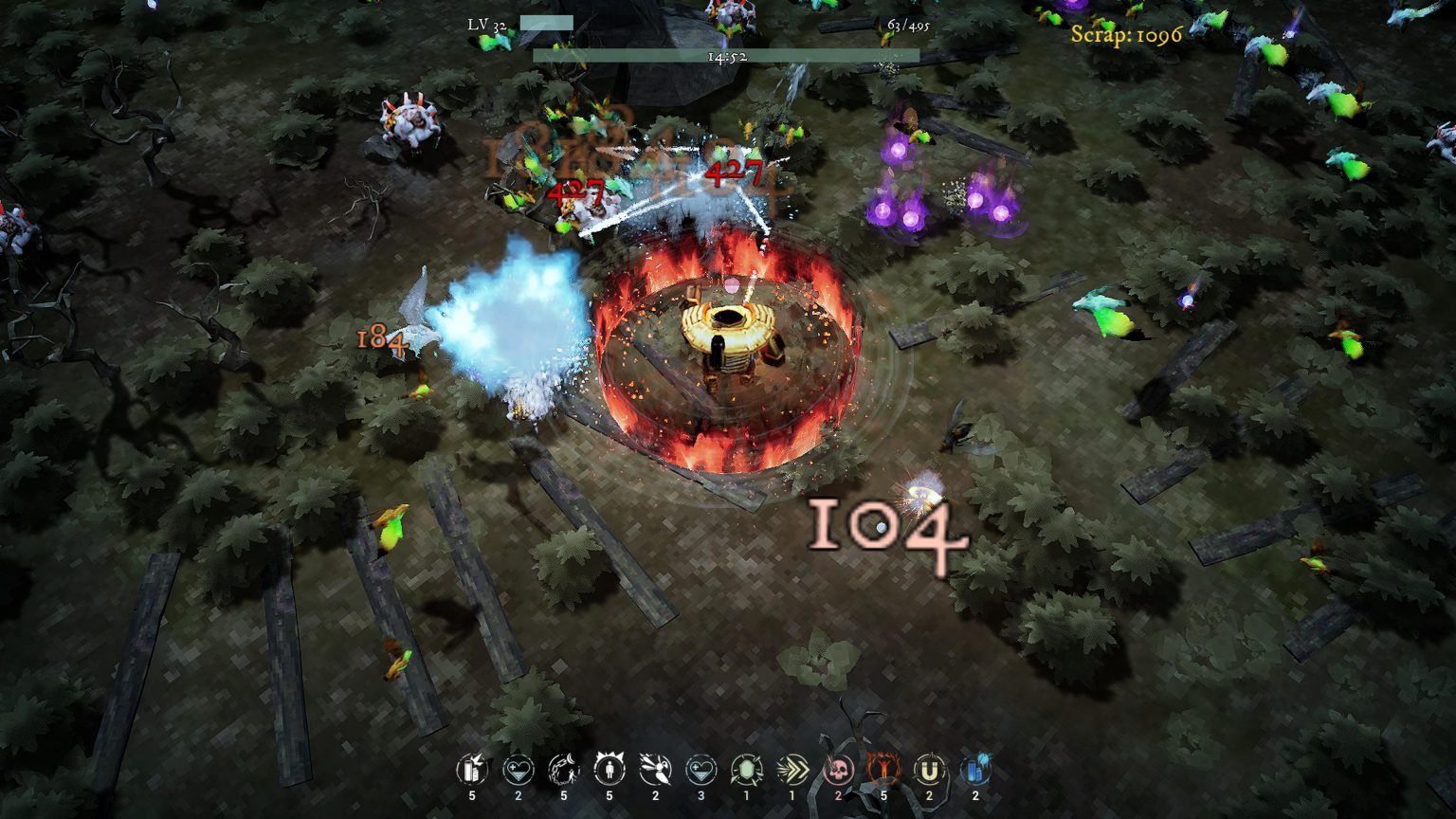Use the healing heart item with 2 charges
1456x819 pixels.
coord(517,771)
